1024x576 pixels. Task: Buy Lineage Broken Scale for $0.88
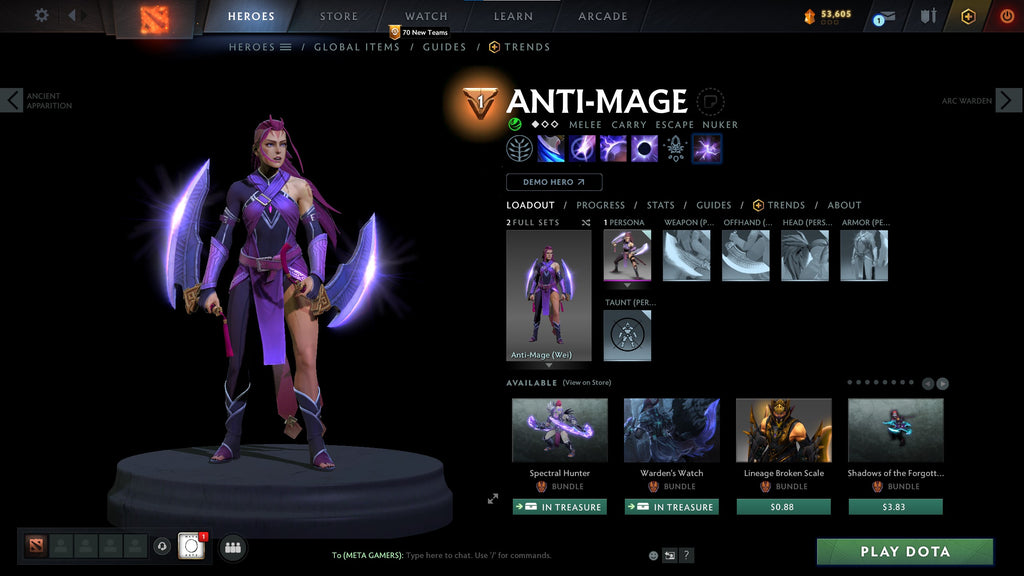(784, 507)
